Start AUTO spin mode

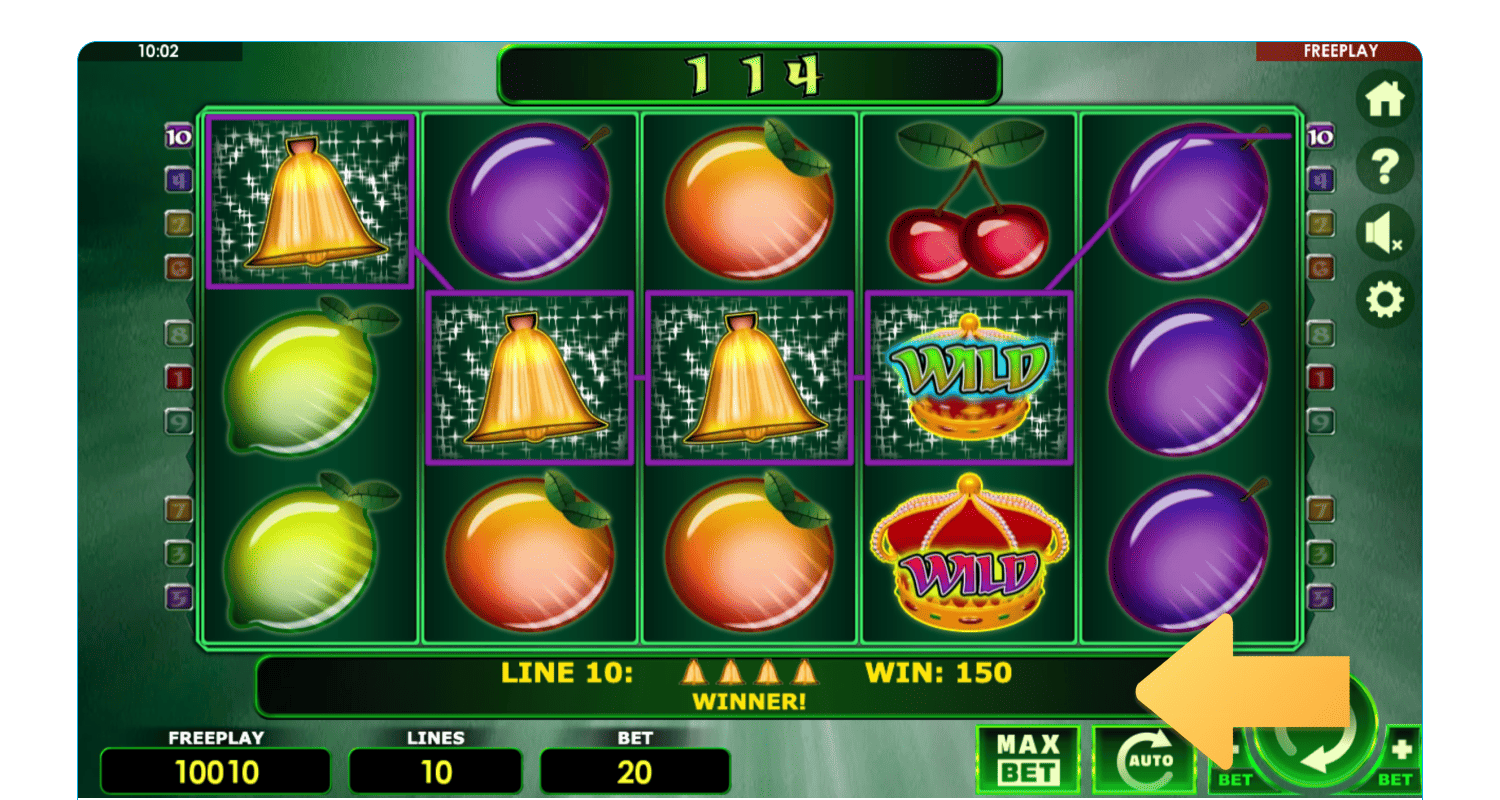coord(1141,760)
